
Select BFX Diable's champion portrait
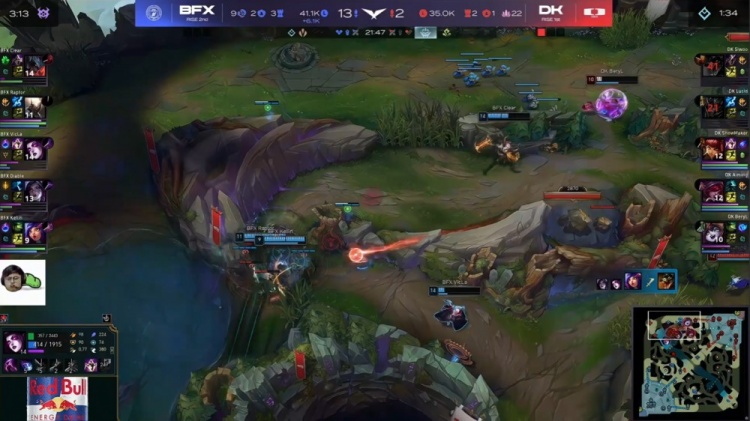(x=34, y=191)
